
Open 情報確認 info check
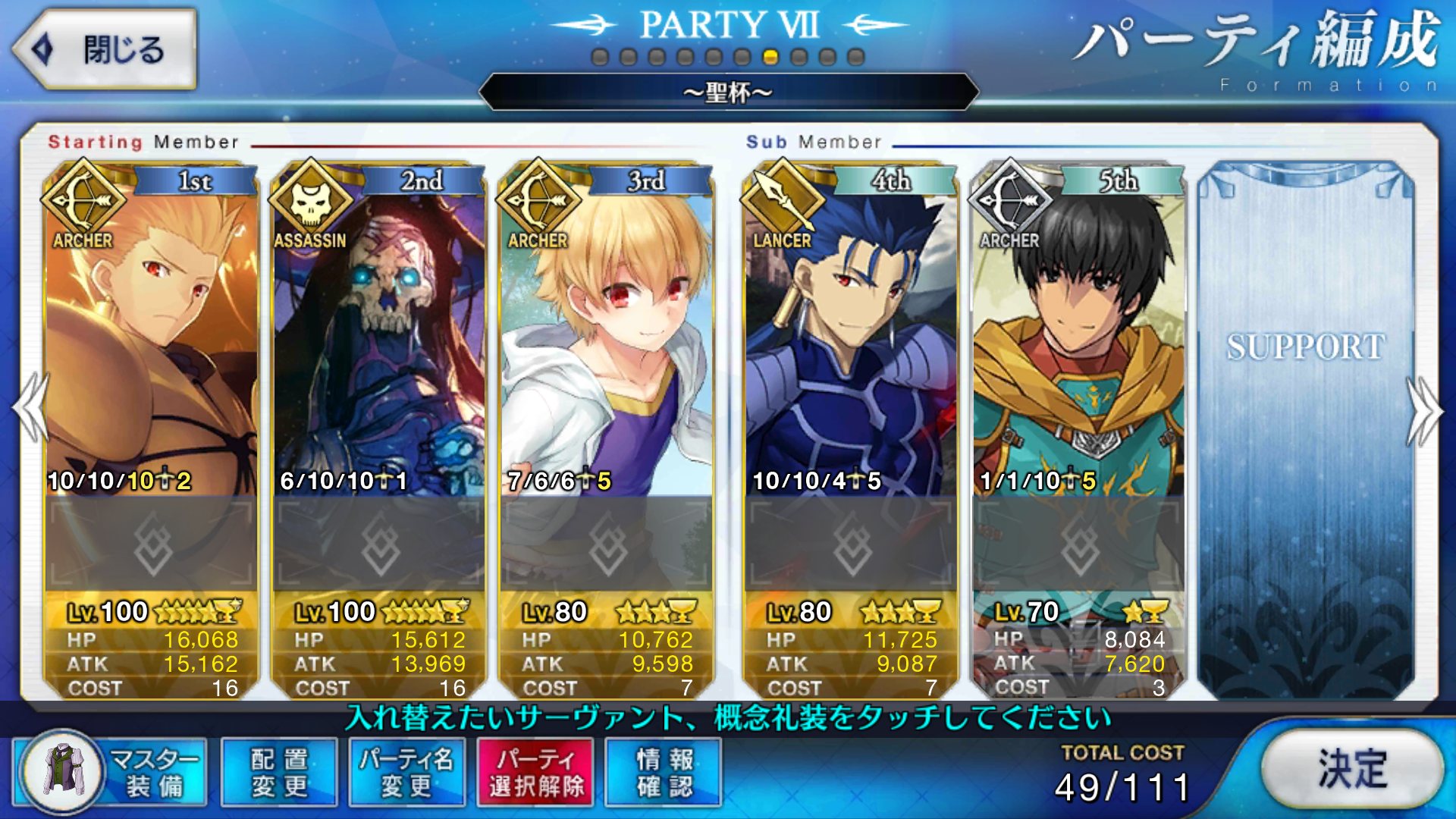coord(664,772)
